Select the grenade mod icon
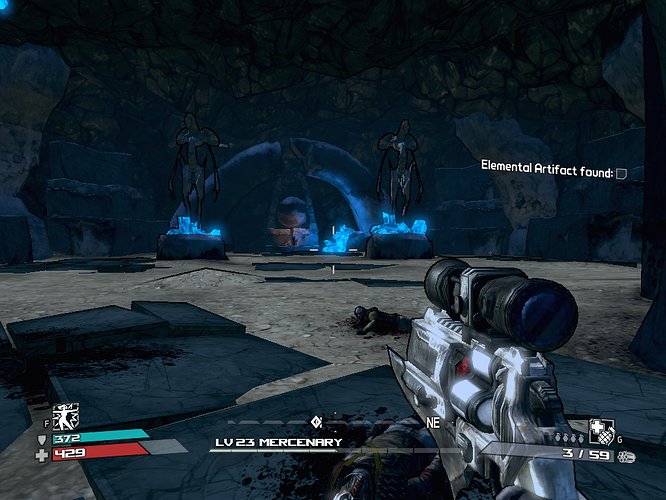 pyautogui.click(x=601, y=434)
